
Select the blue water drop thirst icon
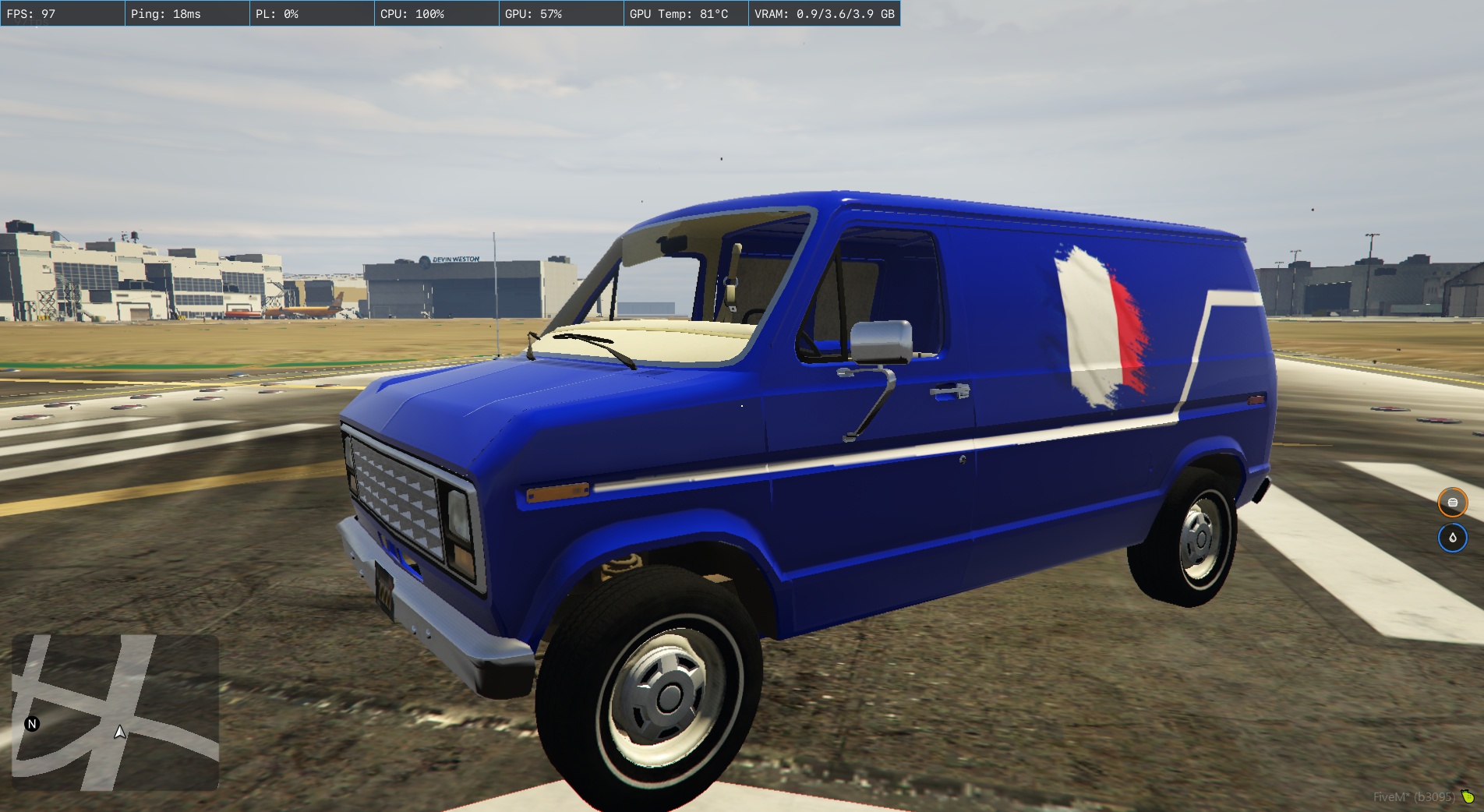tap(1452, 538)
